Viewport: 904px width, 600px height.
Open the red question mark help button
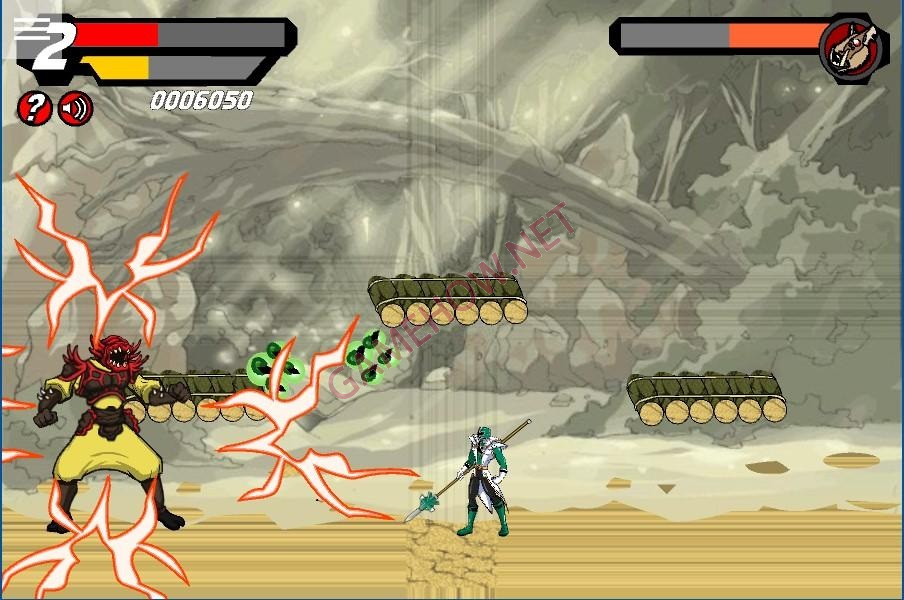[34, 108]
